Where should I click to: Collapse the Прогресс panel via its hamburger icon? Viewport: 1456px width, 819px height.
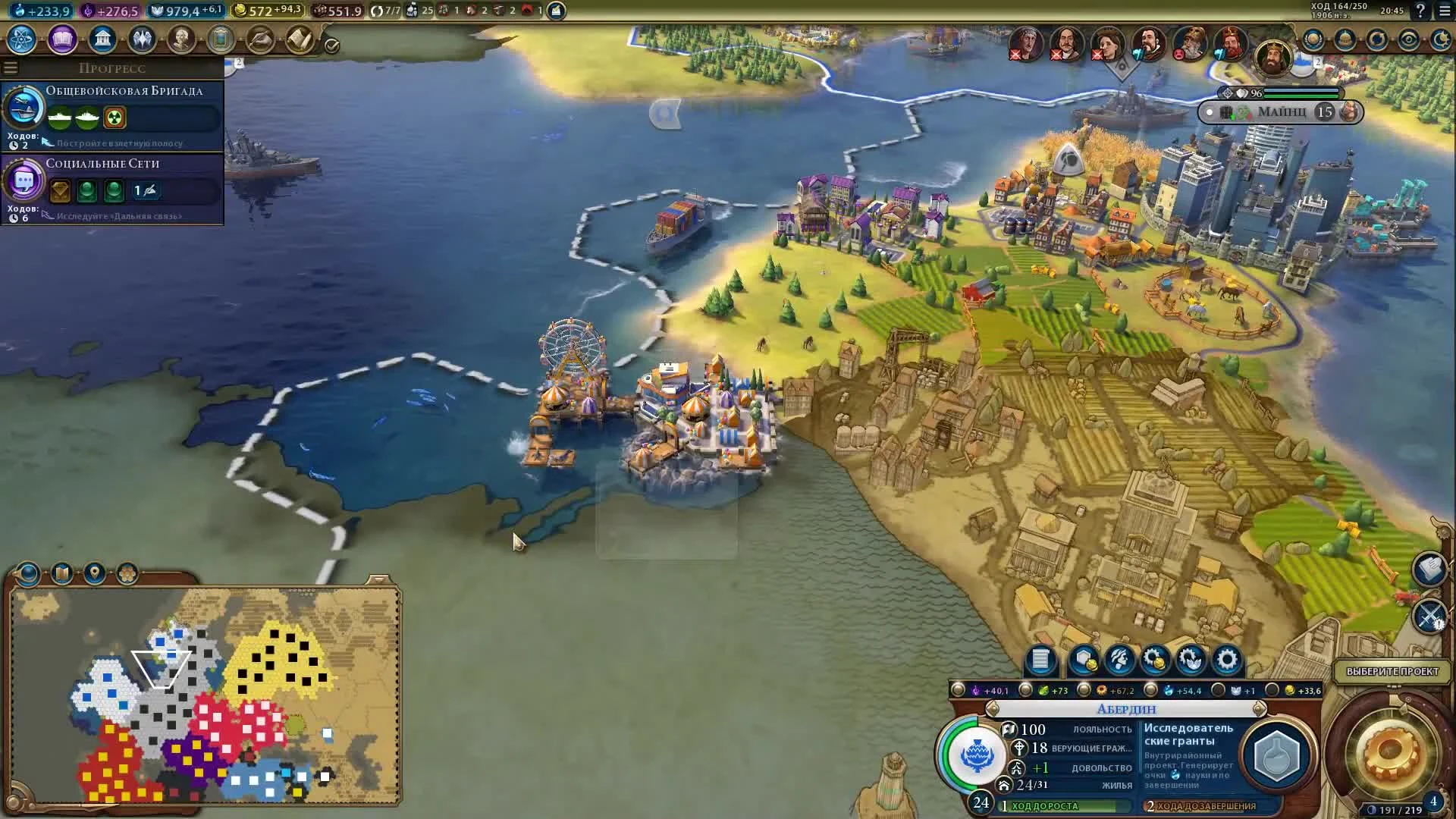tap(11, 67)
